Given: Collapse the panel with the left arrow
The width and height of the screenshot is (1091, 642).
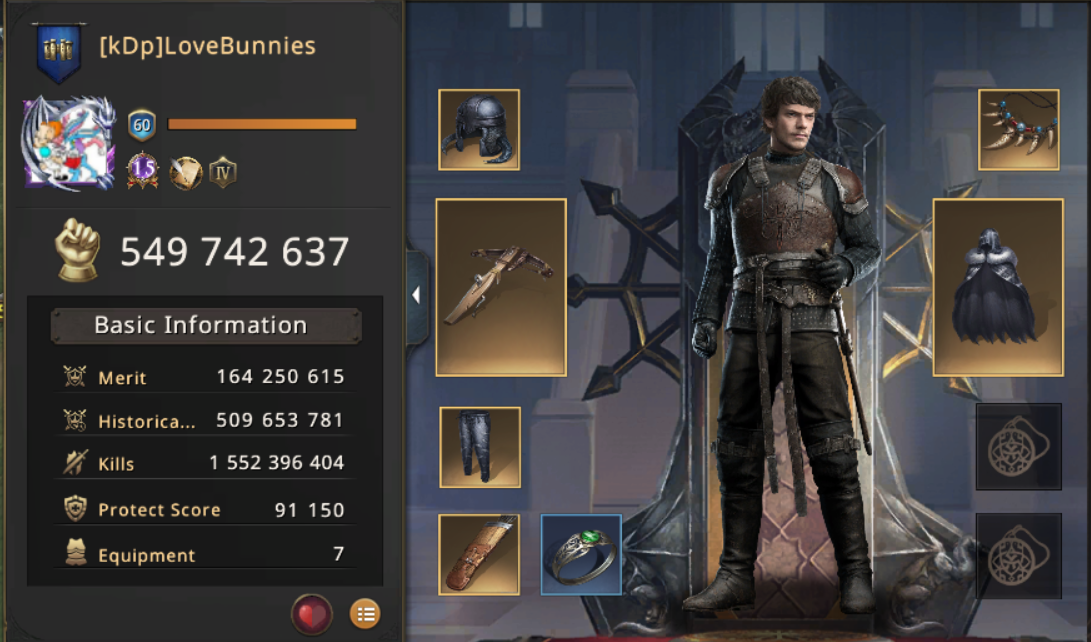Looking at the screenshot, I should click(416, 295).
